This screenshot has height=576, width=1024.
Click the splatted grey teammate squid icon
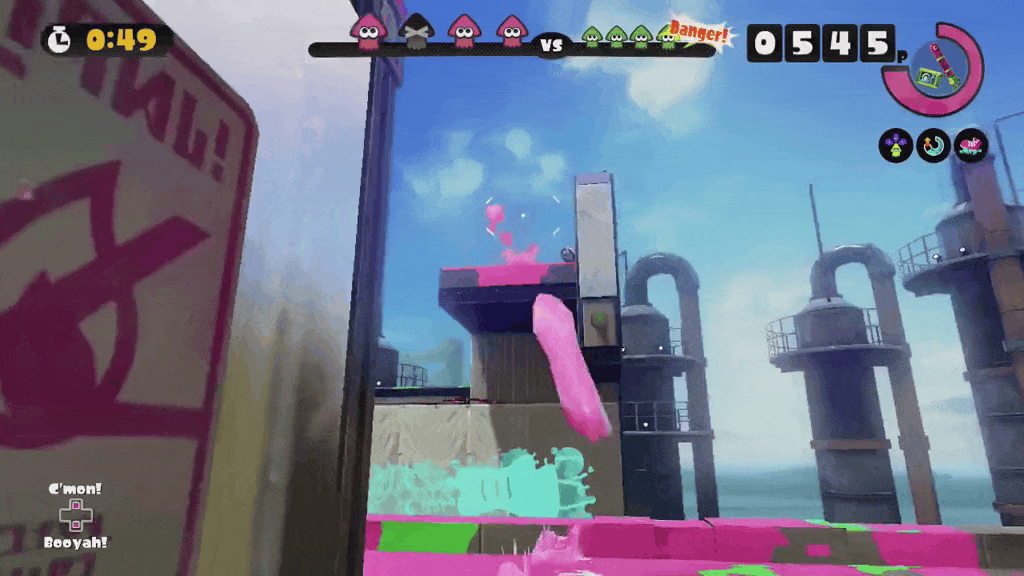coord(416,33)
